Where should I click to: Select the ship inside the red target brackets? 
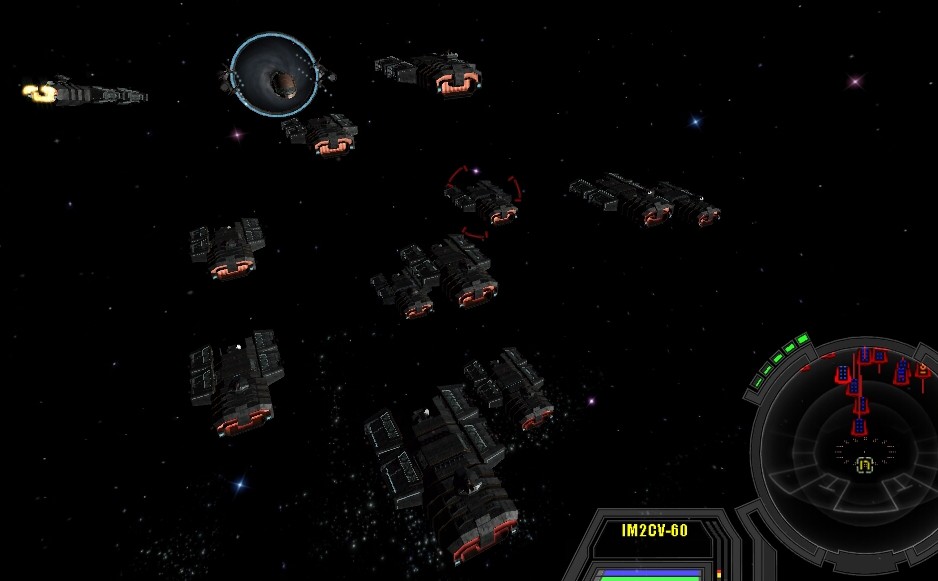487,200
